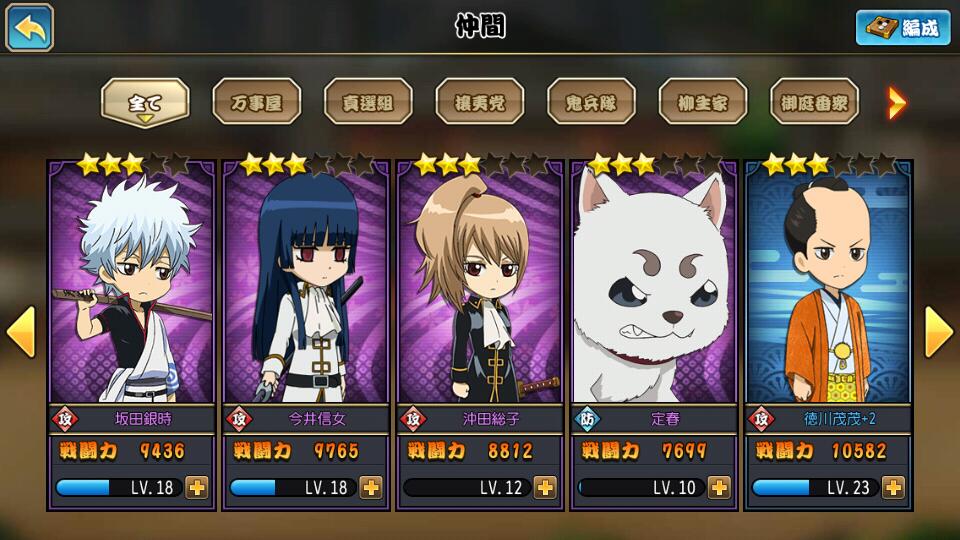Screen dimensions: 960x540
Task: Select the 坂田銀時 character card
Action: click(x=132, y=290)
